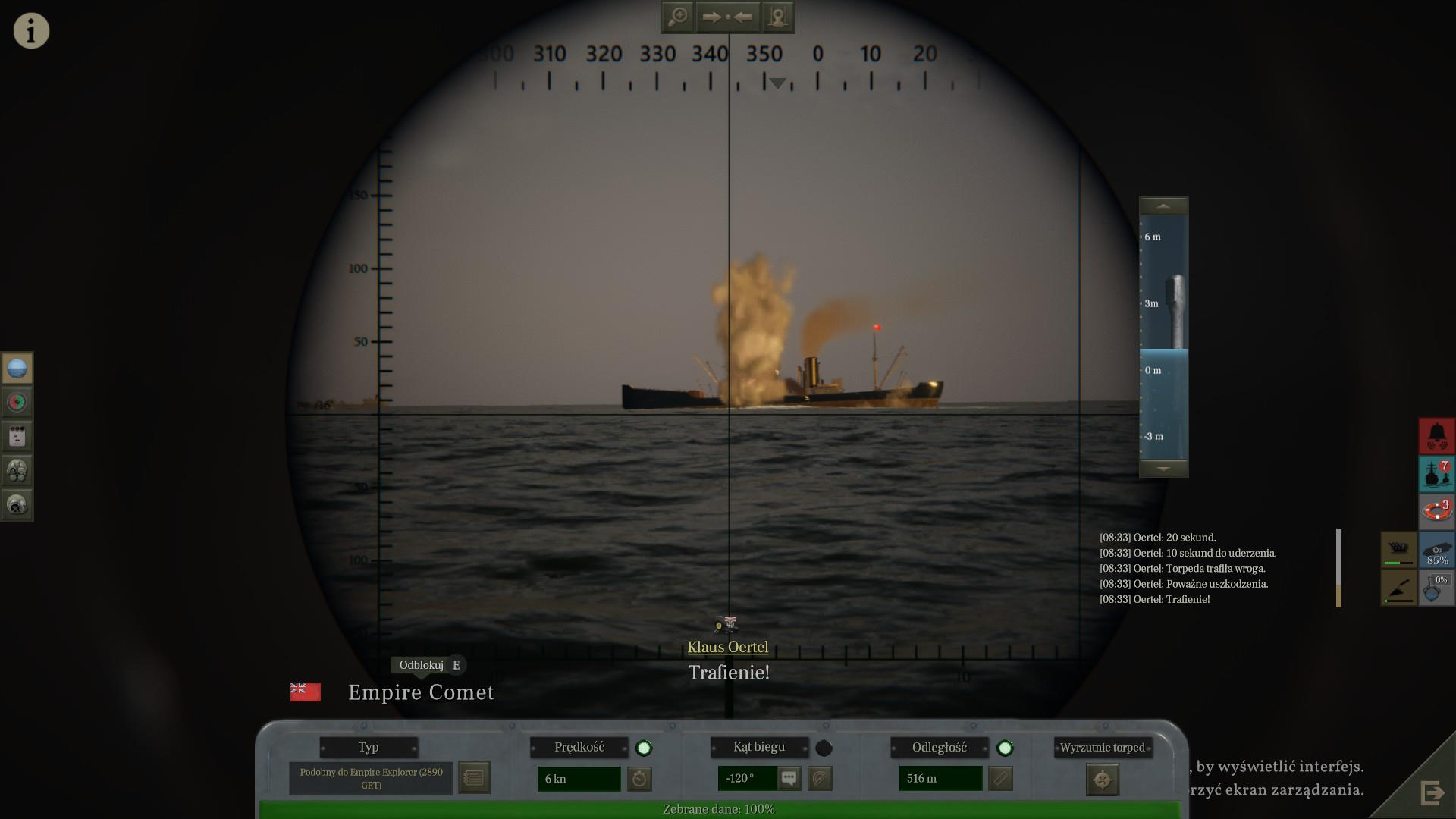The width and height of the screenshot is (1456, 819).
Task: Open the ship contacts icon with badge 7
Action: coord(1437,474)
